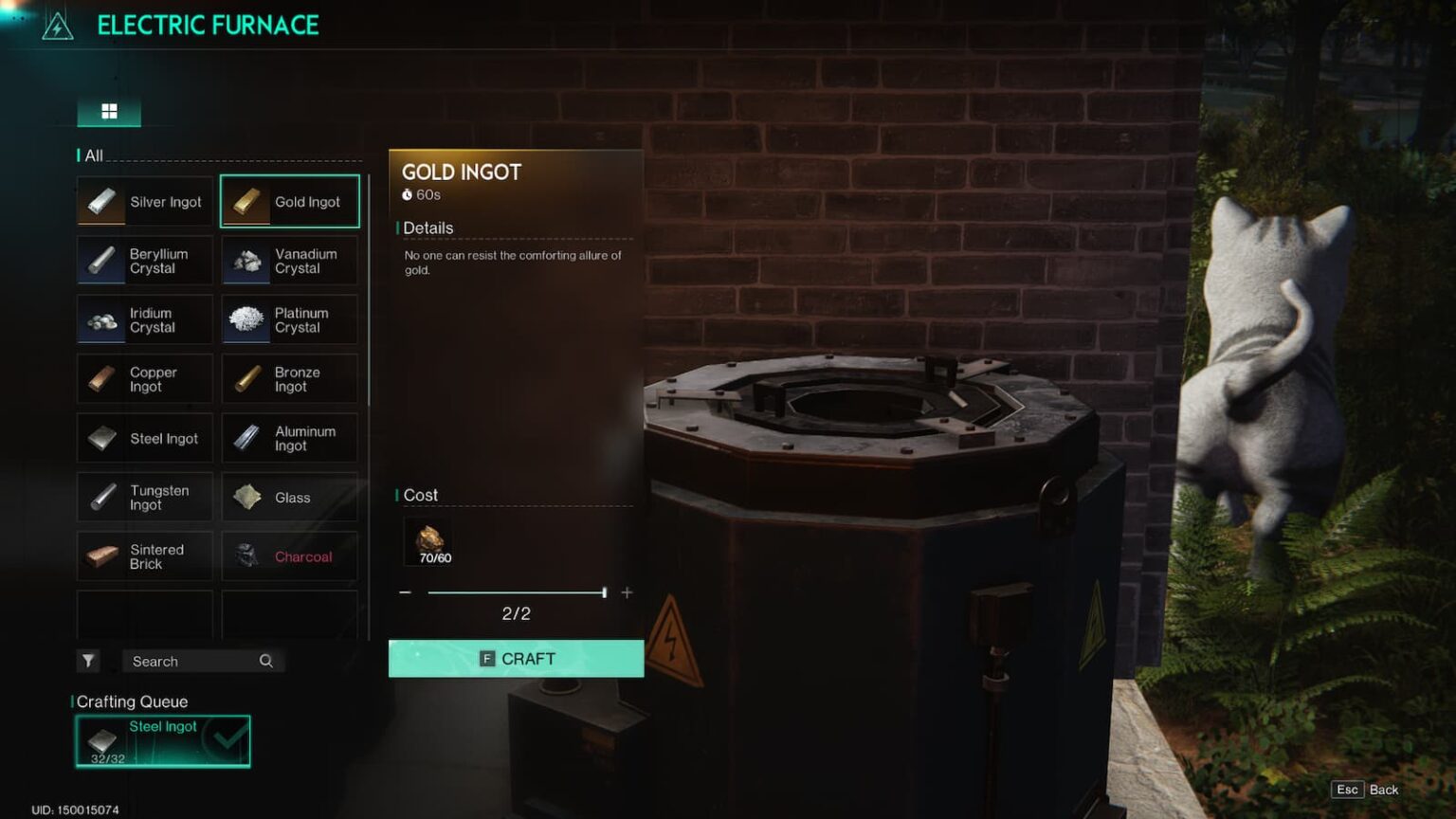Select the Silver Ingot recipe
This screenshot has height=819, width=1456.
[145, 202]
